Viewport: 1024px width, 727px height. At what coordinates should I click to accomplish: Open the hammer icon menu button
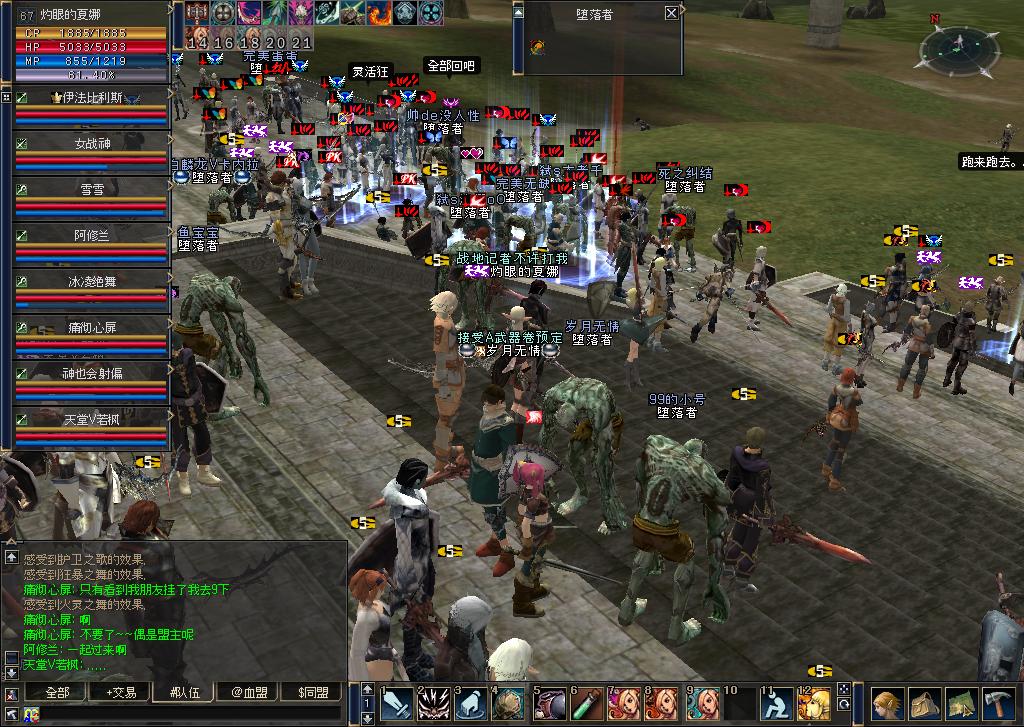pos(998,704)
